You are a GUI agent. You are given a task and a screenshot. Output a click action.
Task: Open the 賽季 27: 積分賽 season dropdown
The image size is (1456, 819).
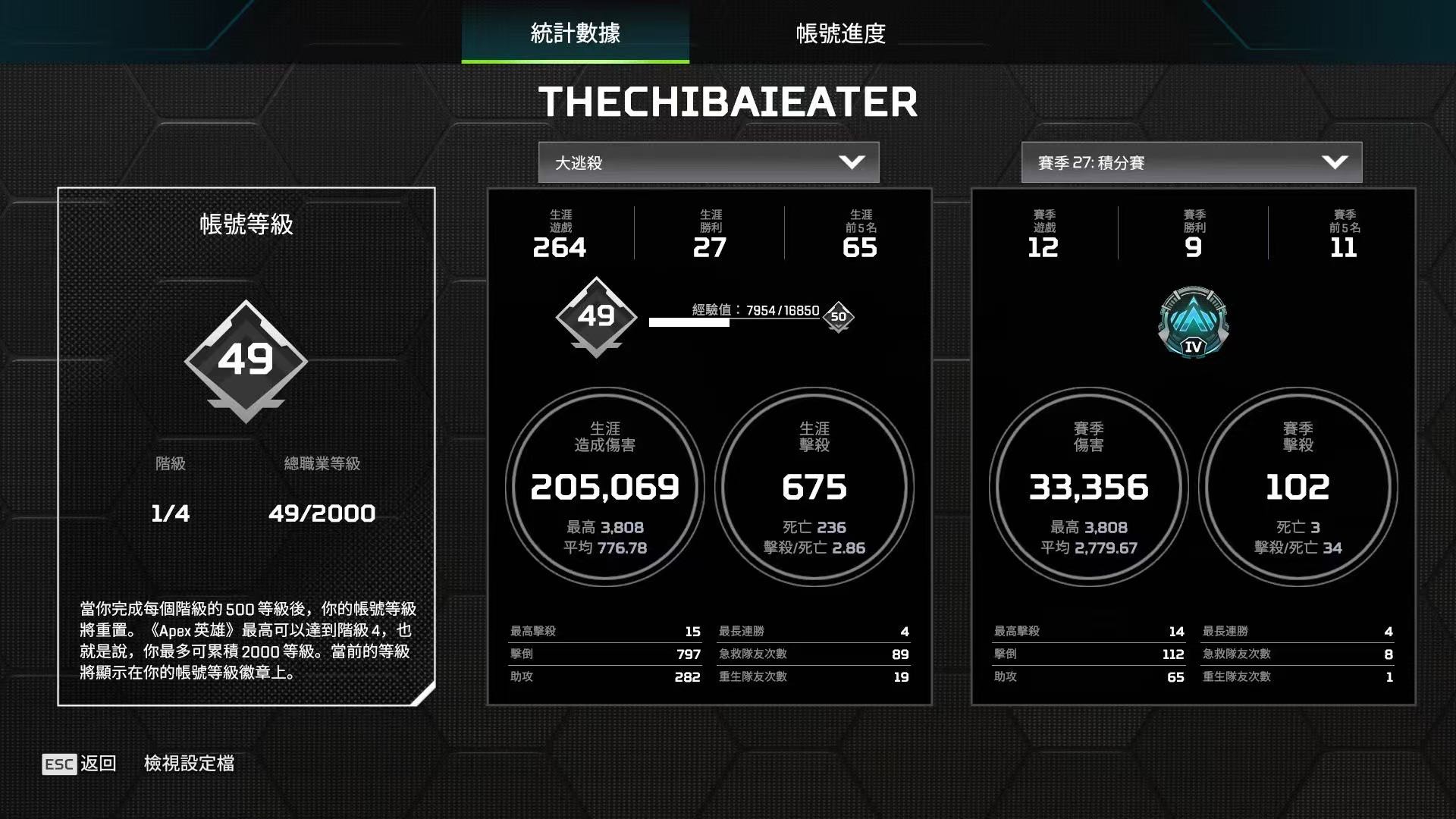[1191, 162]
